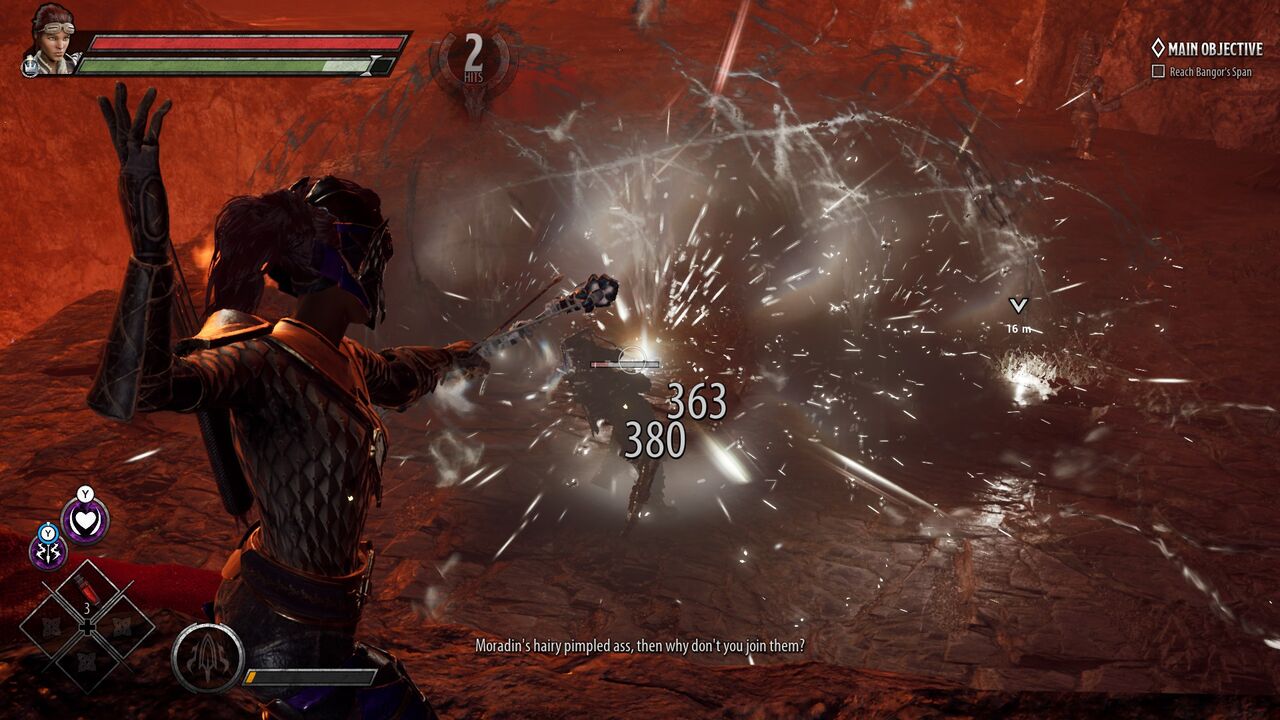Toggle the Reach Bangor's Span objective checkbox
This screenshot has height=720, width=1280.
1158,72
